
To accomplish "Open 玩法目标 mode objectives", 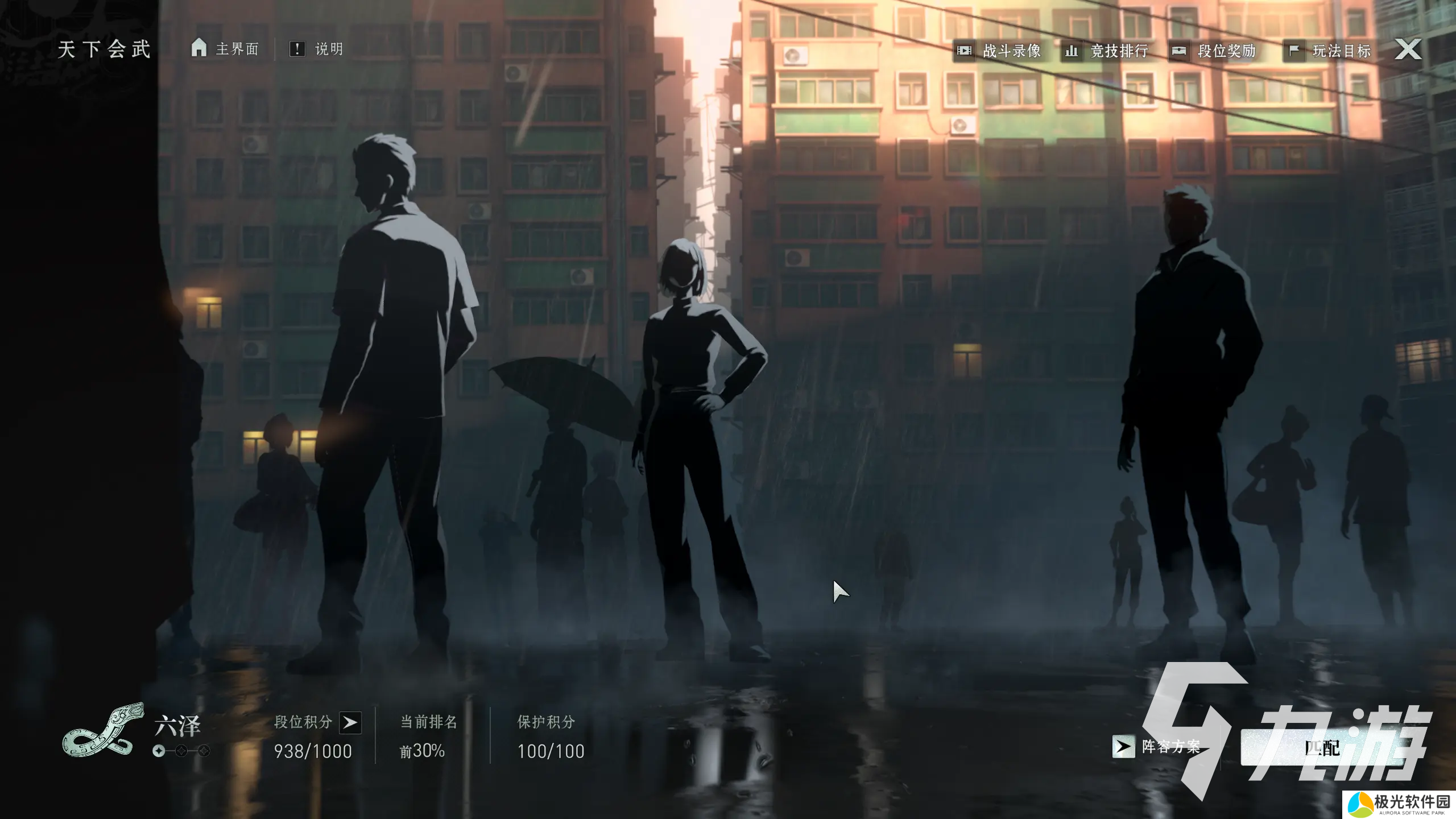I will 1329,51.
